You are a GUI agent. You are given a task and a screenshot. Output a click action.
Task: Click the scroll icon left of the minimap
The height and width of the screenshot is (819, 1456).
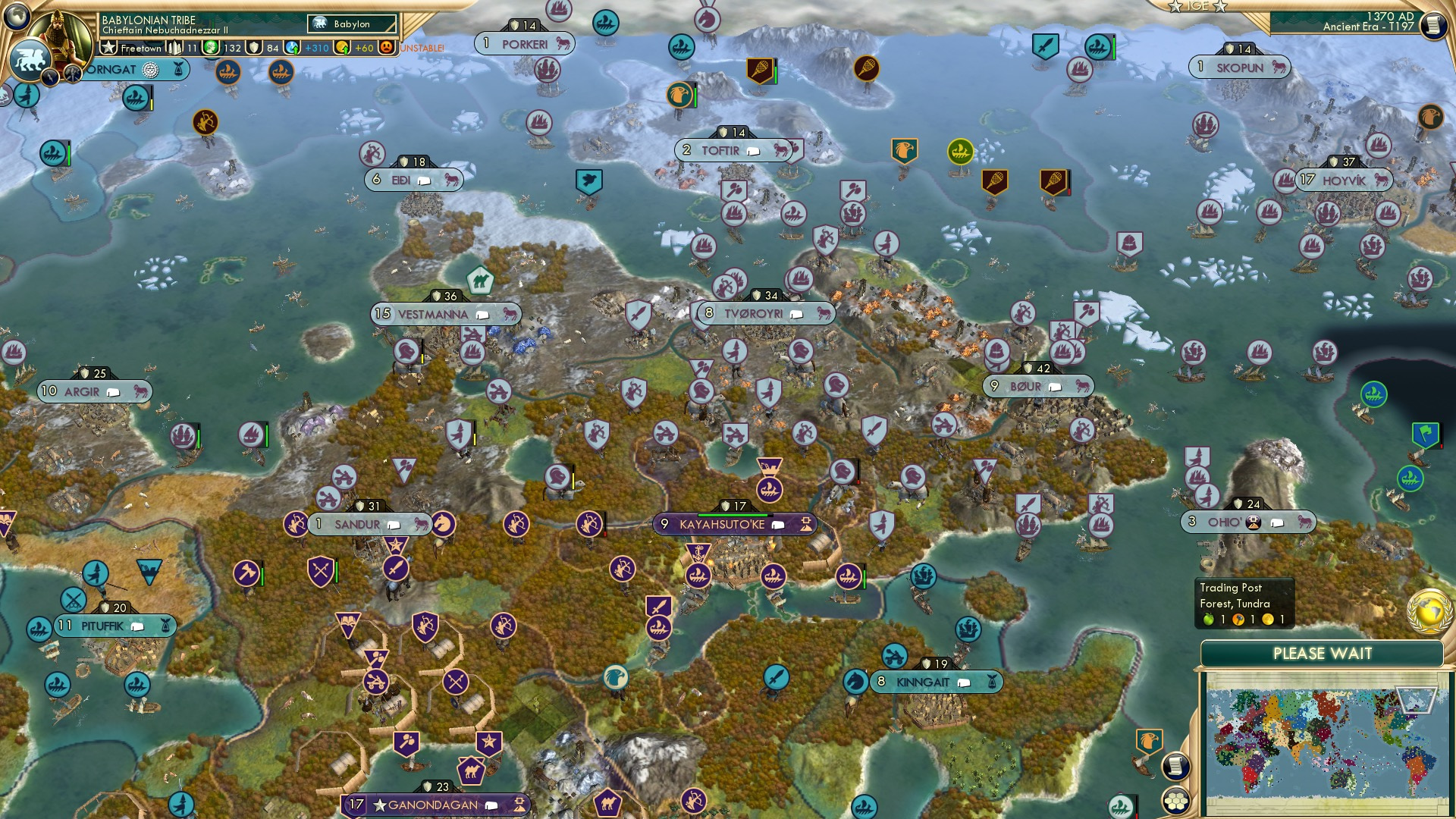pyautogui.click(x=1178, y=765)
